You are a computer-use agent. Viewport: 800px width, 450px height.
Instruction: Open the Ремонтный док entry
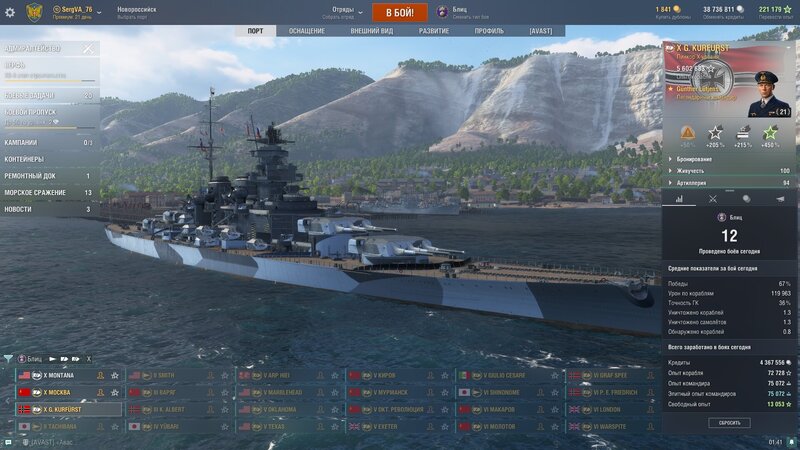tap(28, 176)
